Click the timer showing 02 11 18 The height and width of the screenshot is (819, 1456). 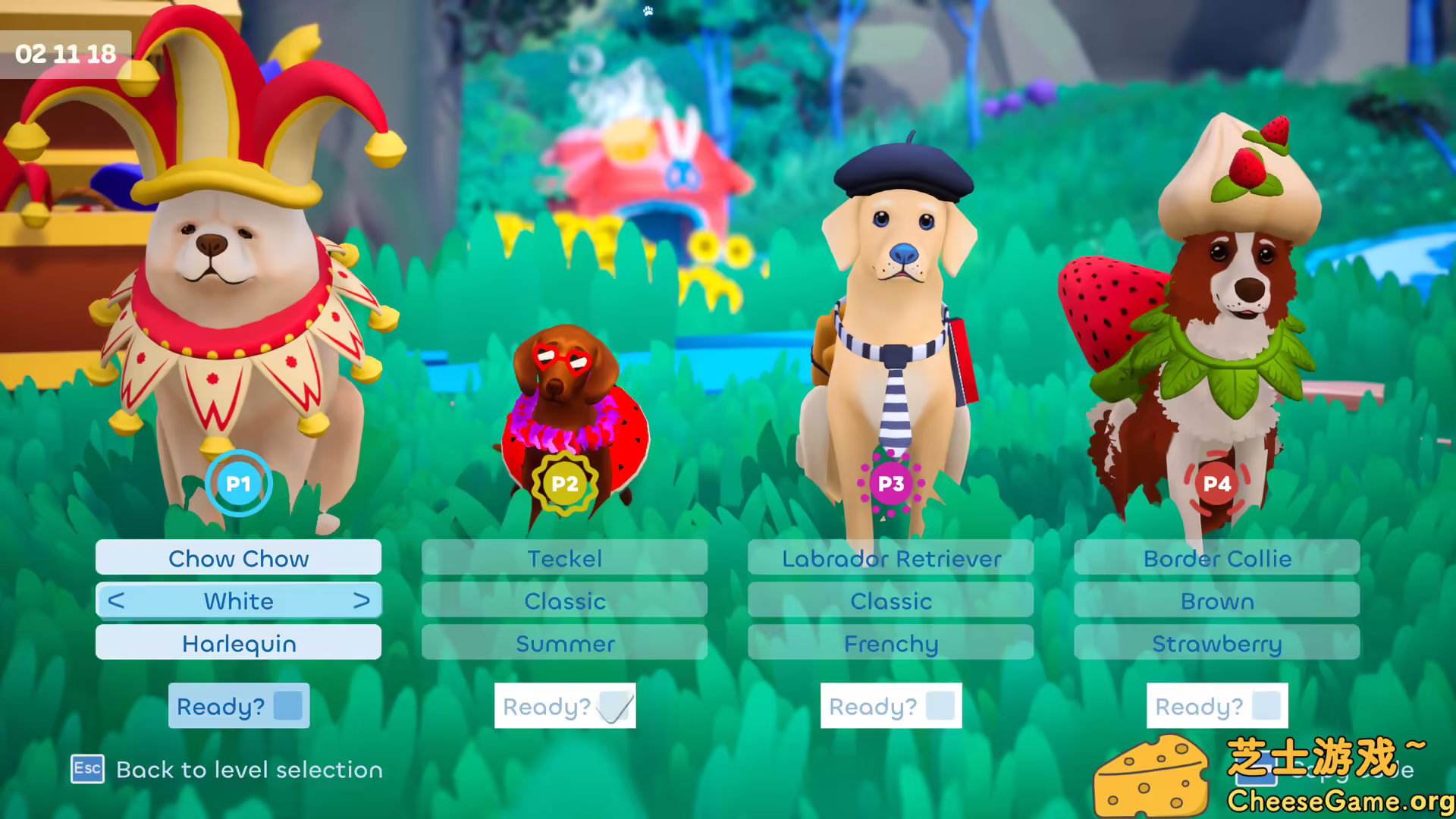pyautogui.click(x=65, y=53)
